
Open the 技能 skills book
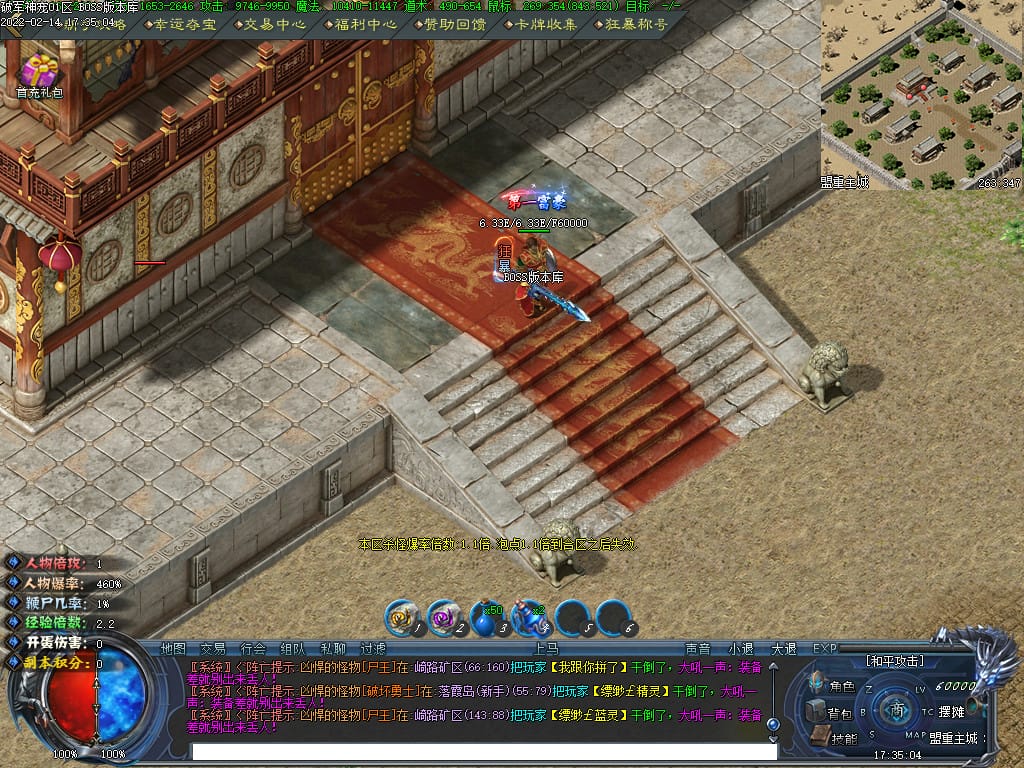pos(834,738)
